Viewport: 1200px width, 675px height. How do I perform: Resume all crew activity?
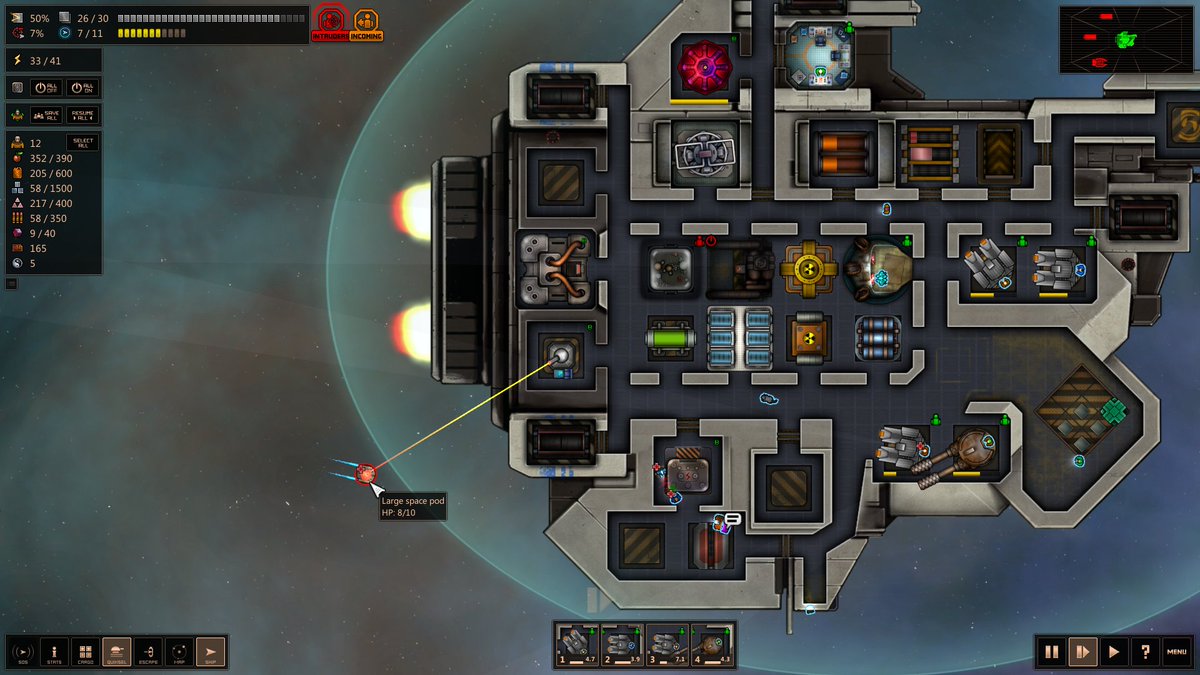coord(83,115)
